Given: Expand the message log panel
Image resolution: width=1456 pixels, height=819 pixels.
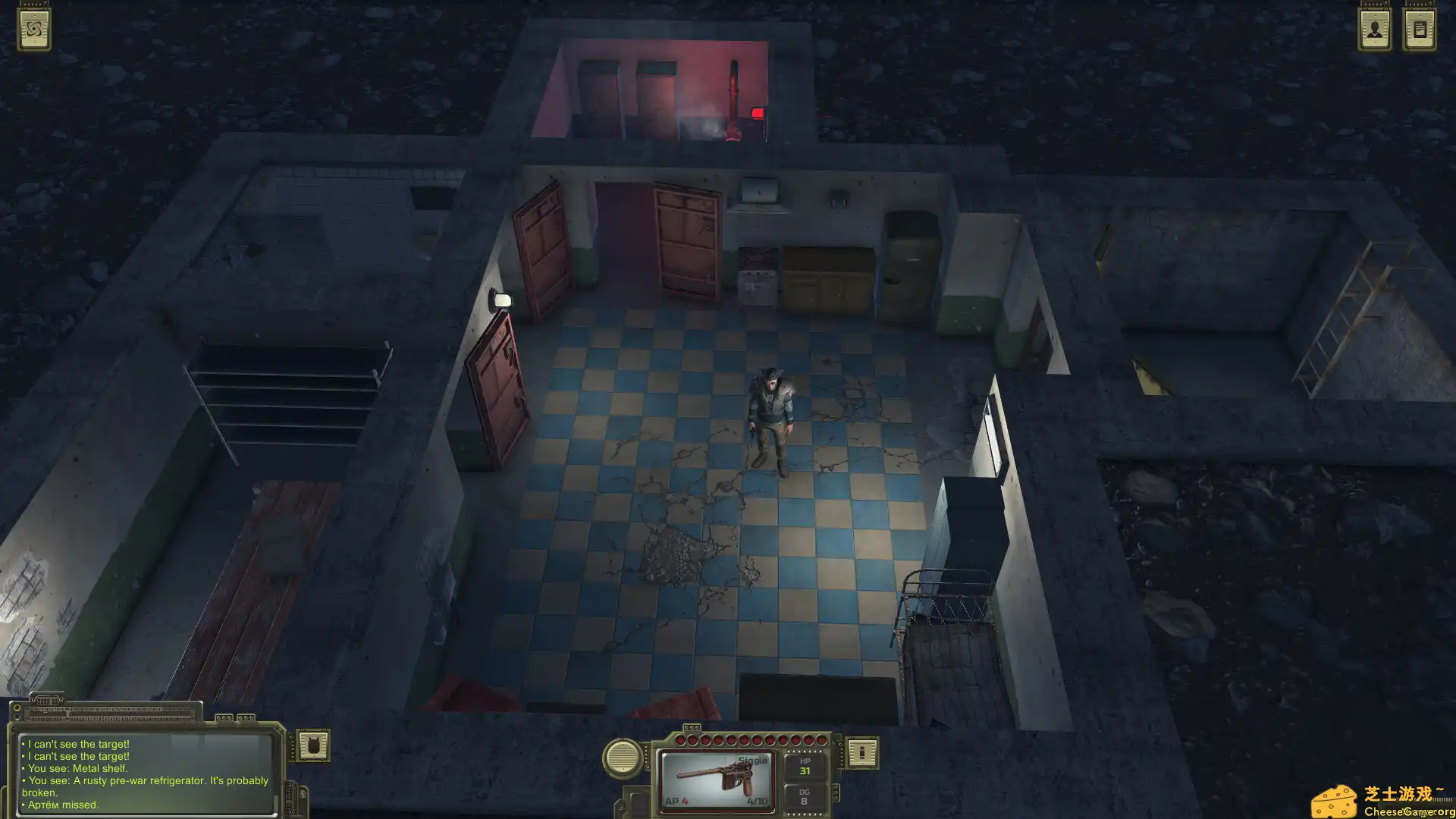Looking at the screenshot, I should pyautogui.click(x=110, y=714).
